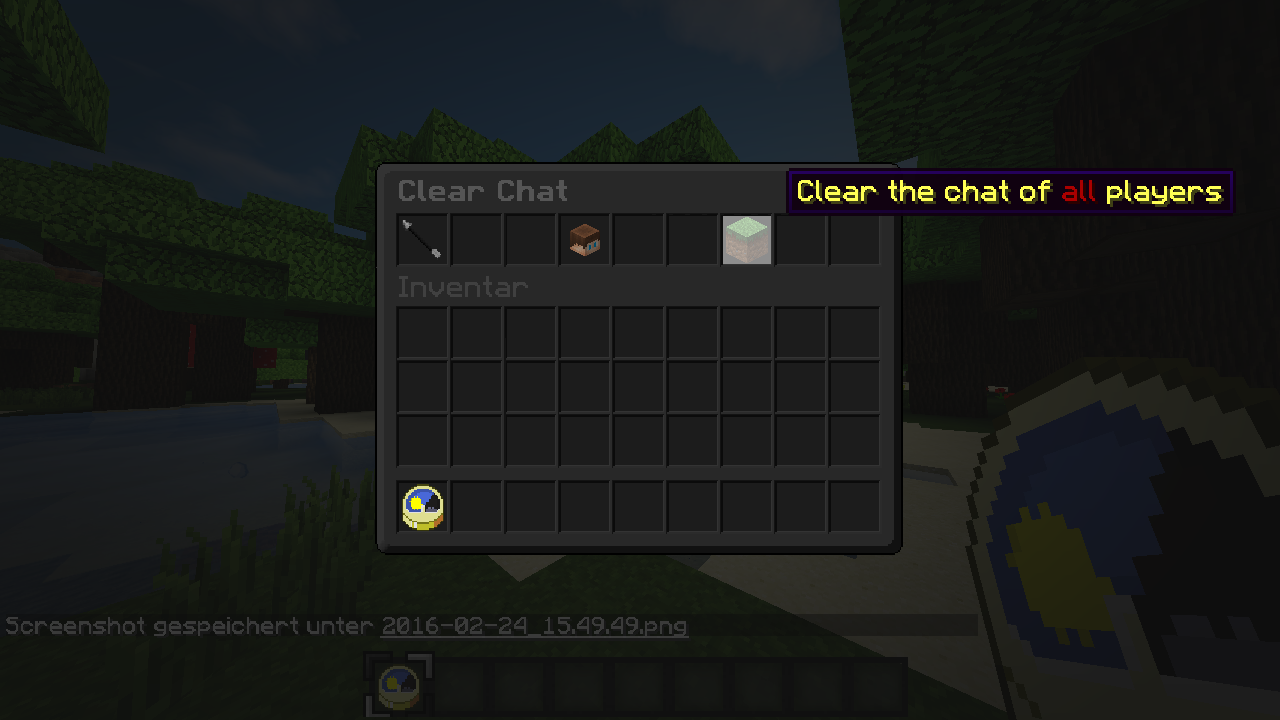Click the red word all in the tooltip
Screen dimensions: 1280x720
pyautogui.click(x=1081, y=192)
